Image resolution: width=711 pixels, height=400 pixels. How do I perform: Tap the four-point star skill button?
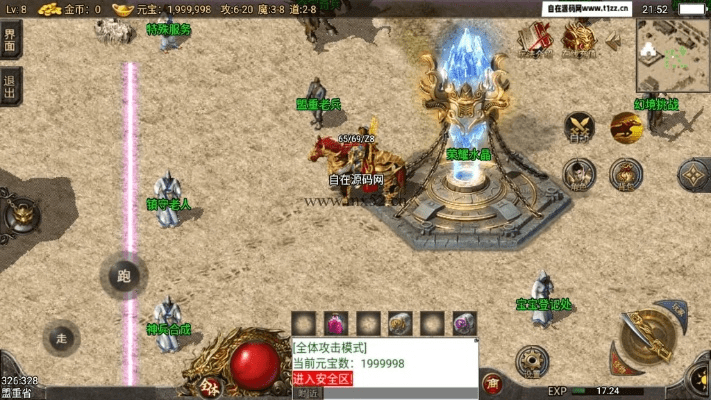692,176
